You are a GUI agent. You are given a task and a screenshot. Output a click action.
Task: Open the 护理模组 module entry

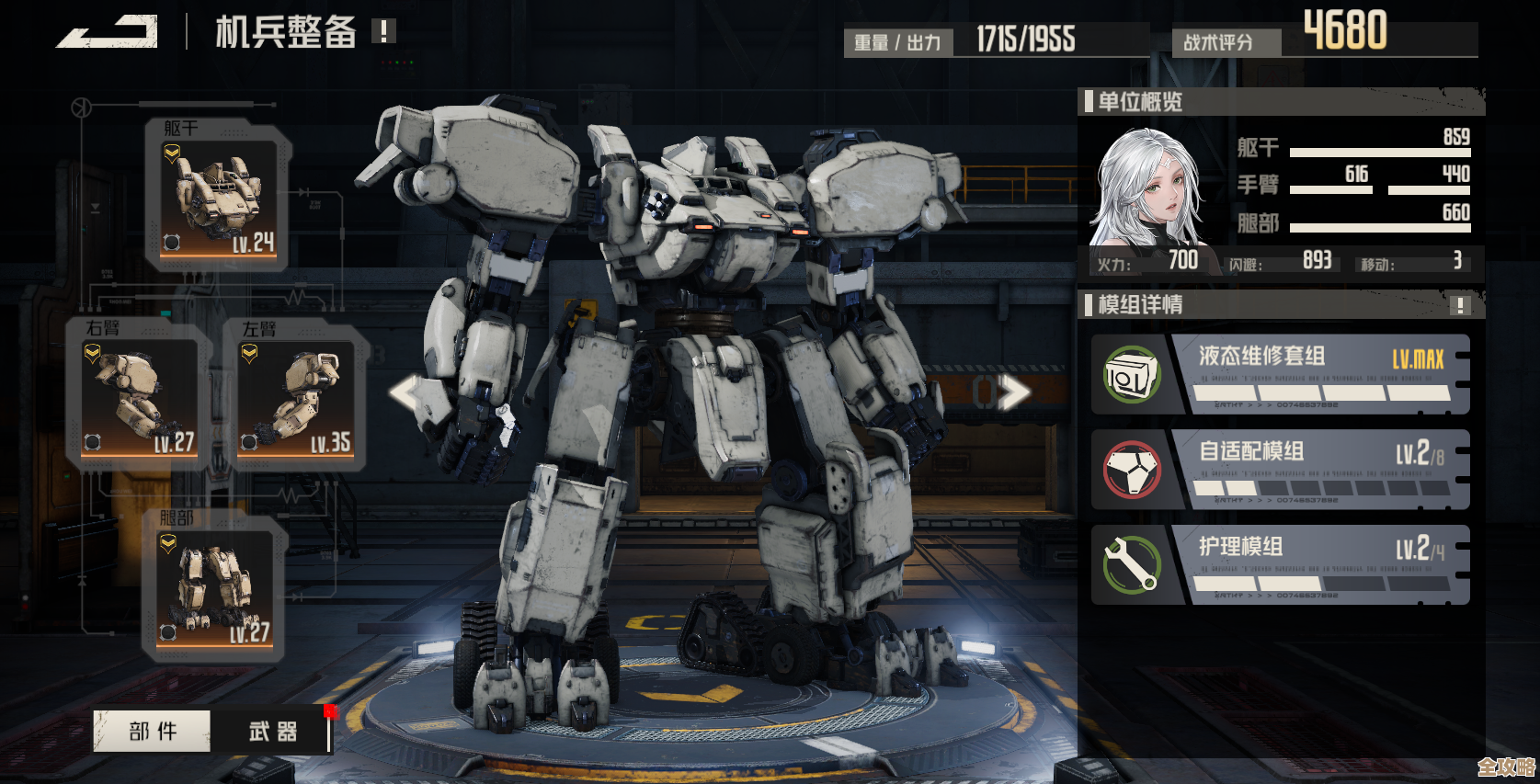(x=1282, y=565)
